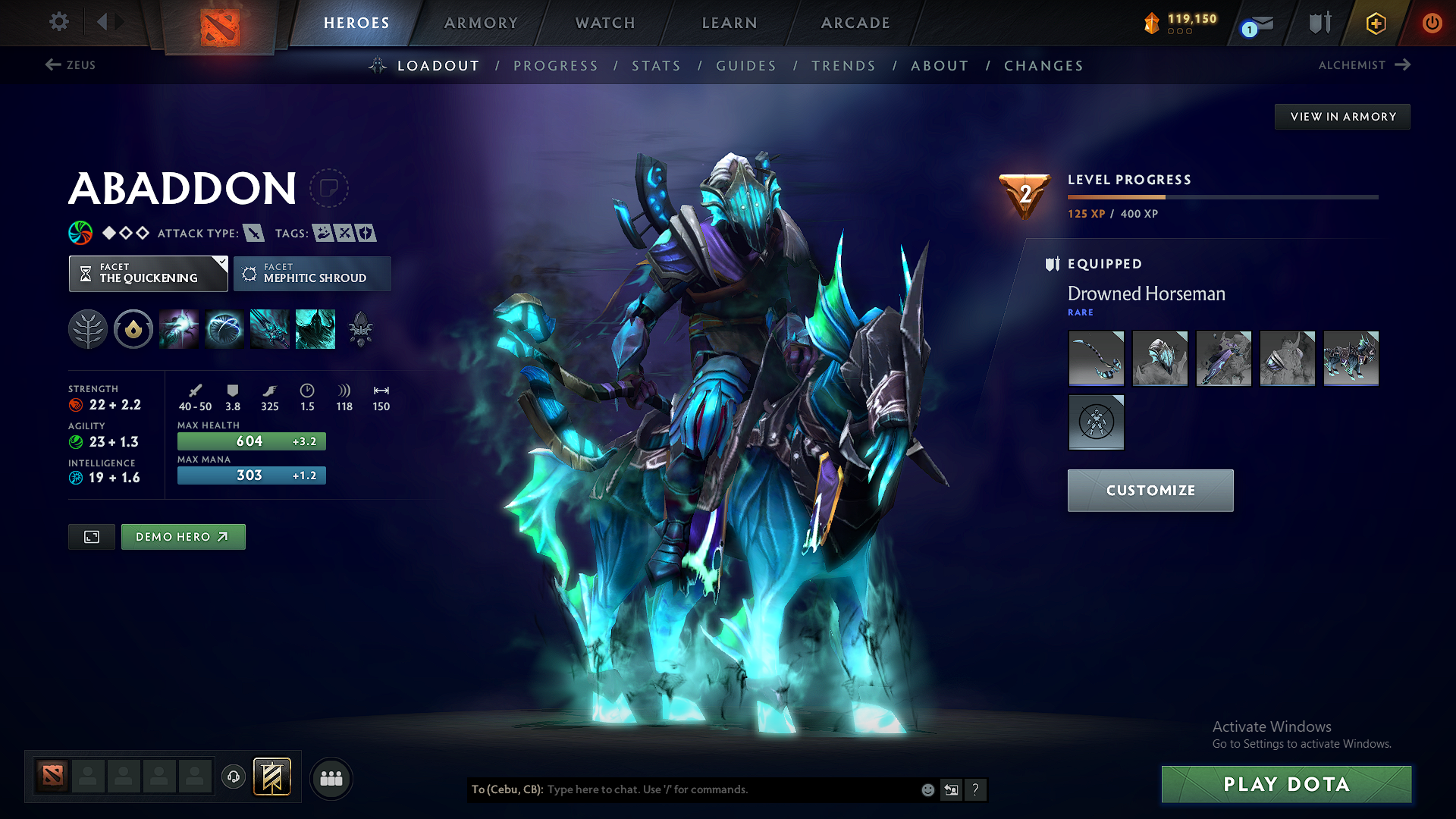Switch to the STATS tab

(656, 66)
